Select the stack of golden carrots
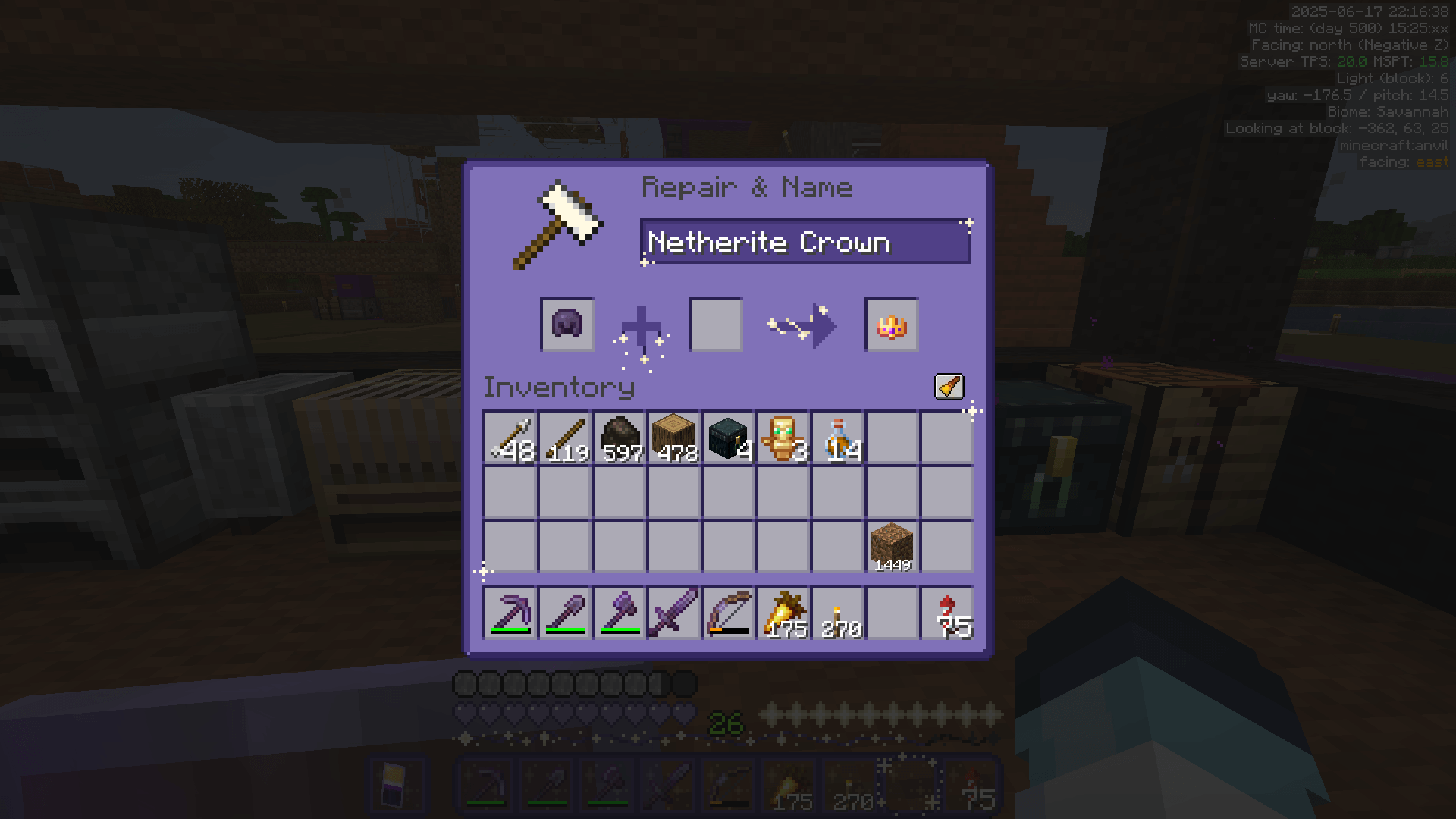The height and width of the screenshot is (819, 1456). (783, 614)
